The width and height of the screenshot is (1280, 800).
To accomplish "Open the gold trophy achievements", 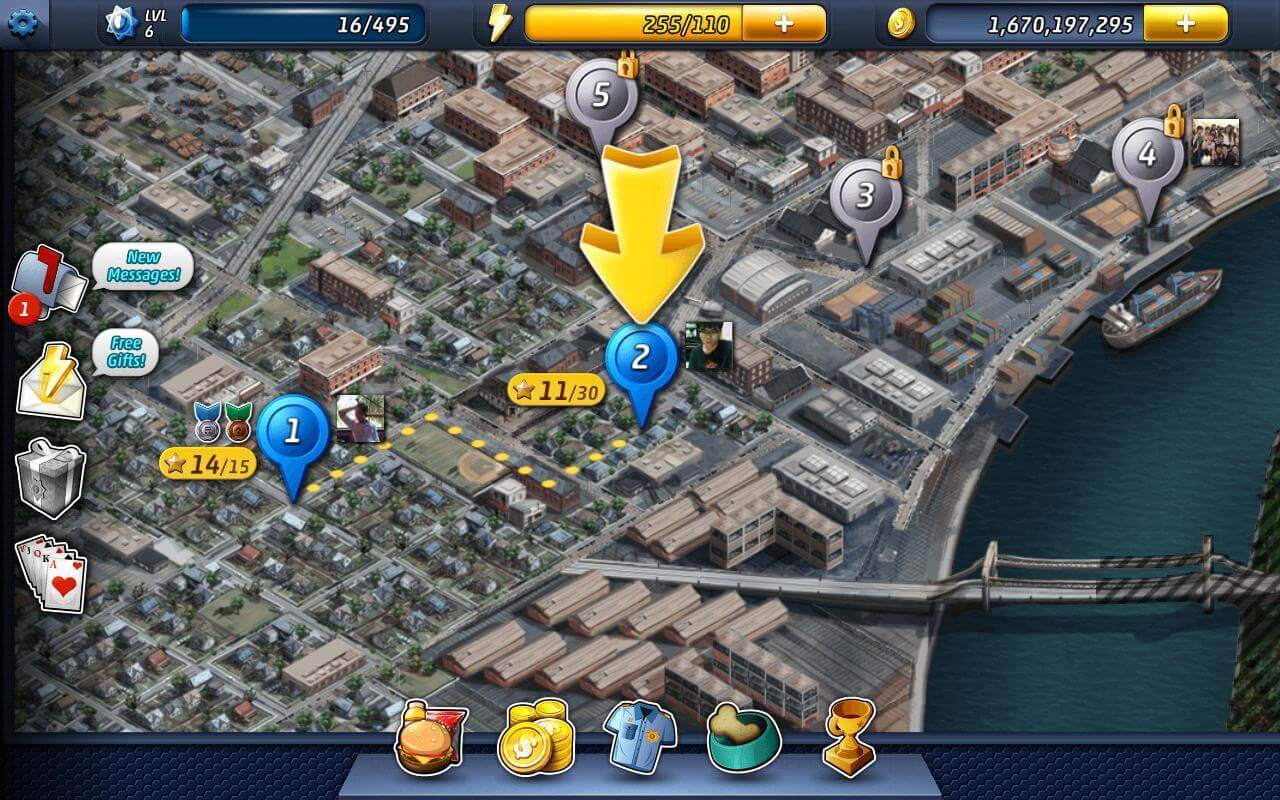I will [850, 738].
